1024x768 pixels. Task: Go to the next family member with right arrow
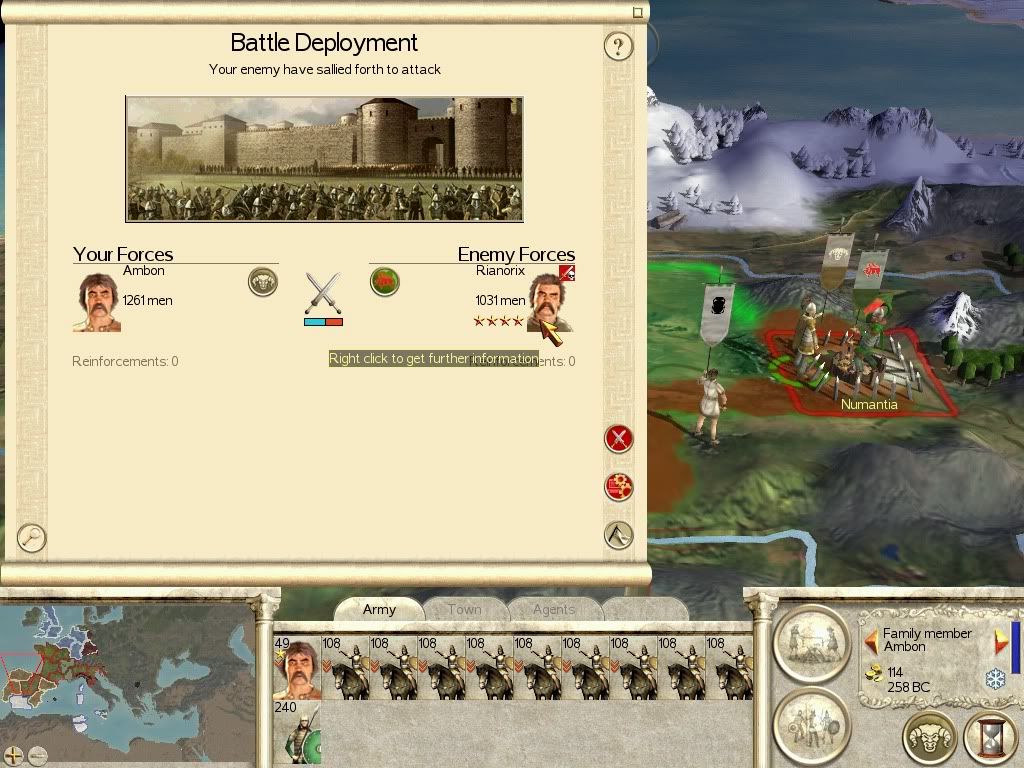click(1000, 640)
